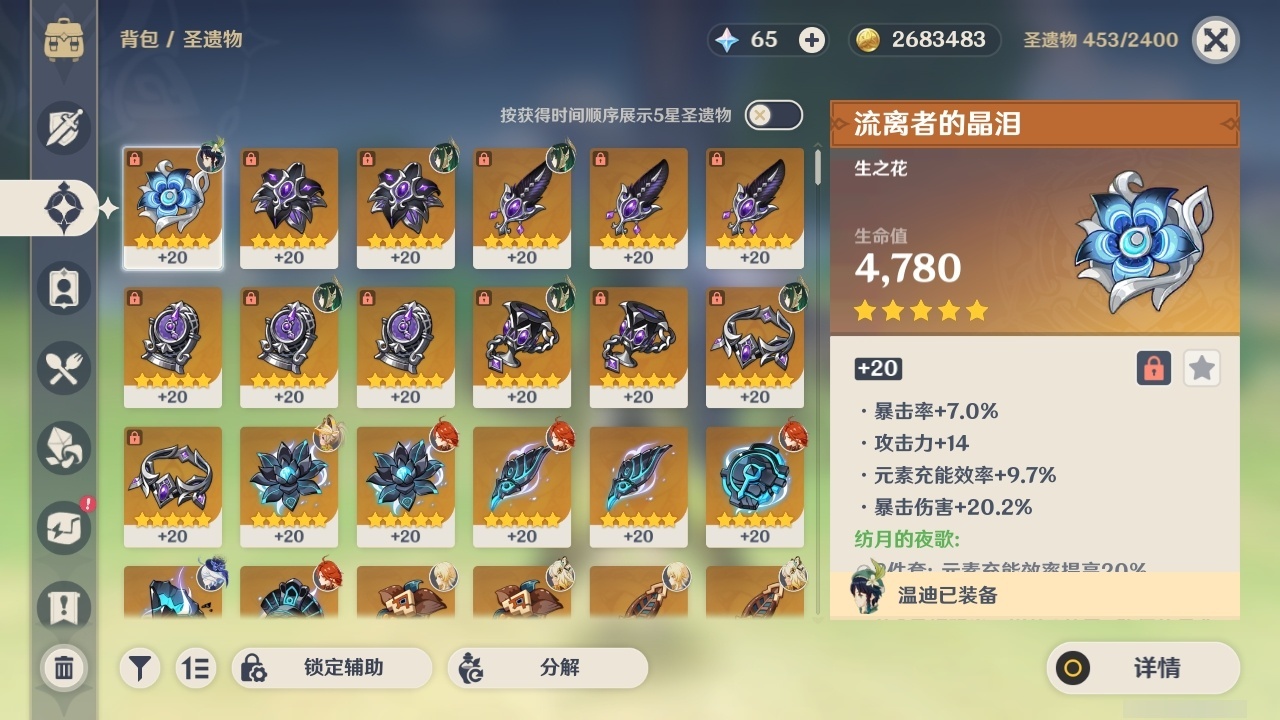The image size is (1280, 720).
Task: Switch to the weapons inventory sword icon
Action: 62,128
